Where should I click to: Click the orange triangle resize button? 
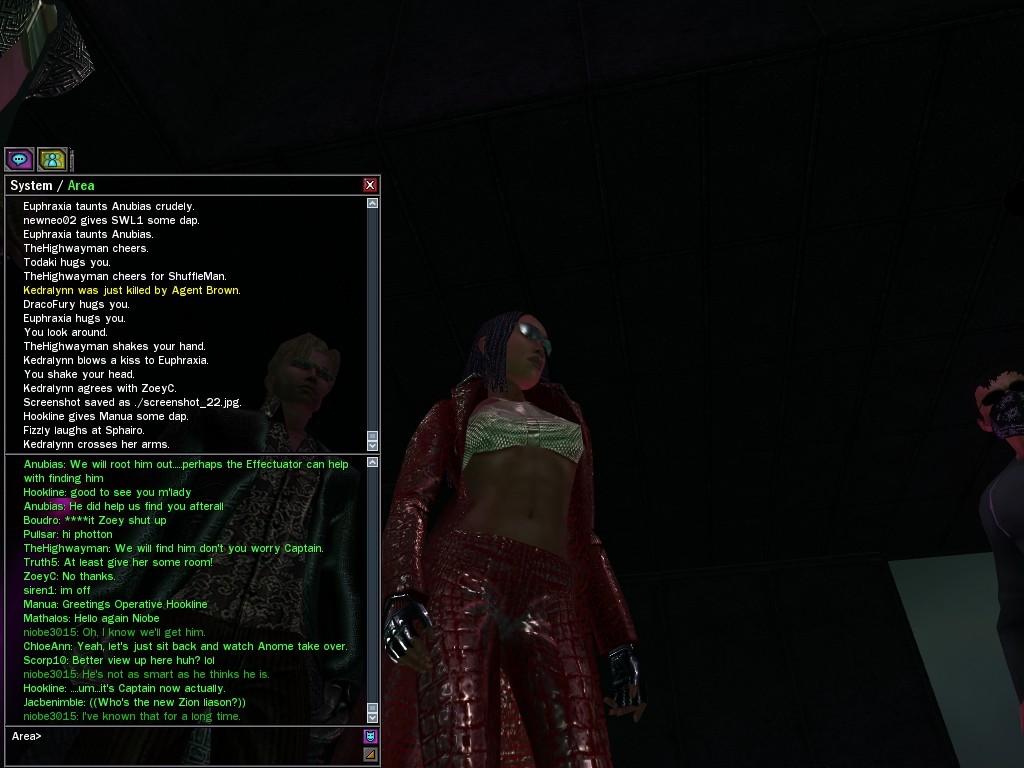(370, 754)
